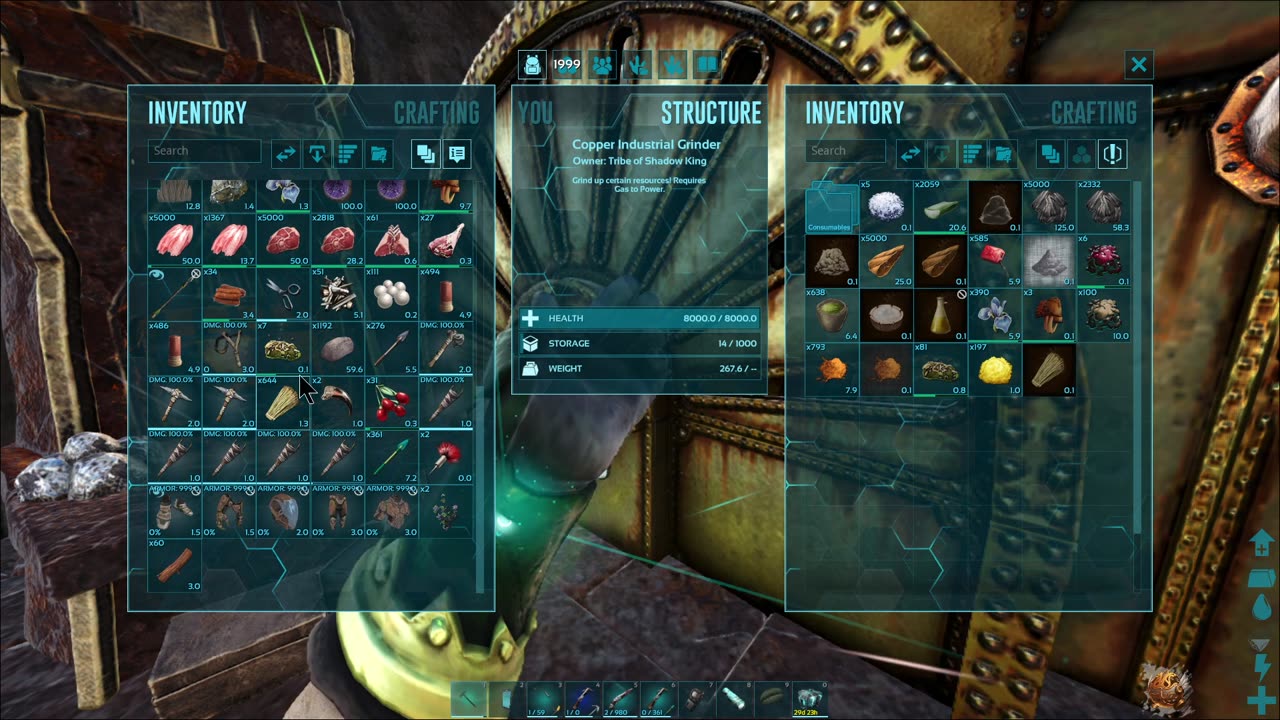Switch to the You tab
The width and height of the screenshot is (1280, 720).
point(536,112)
